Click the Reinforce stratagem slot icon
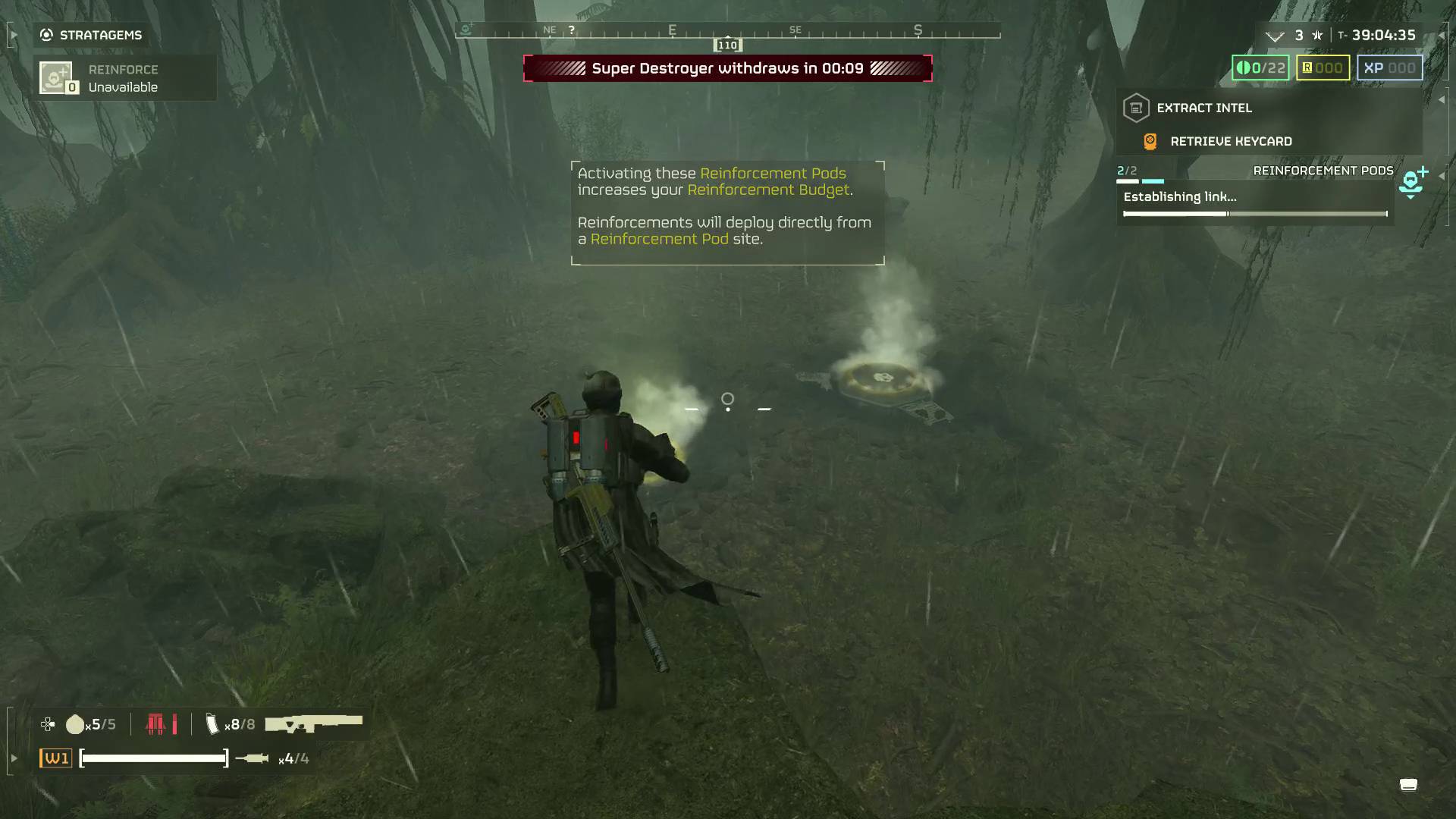Image resolution: width=1456 pixels, height=819 pixels. coord(57,77)
